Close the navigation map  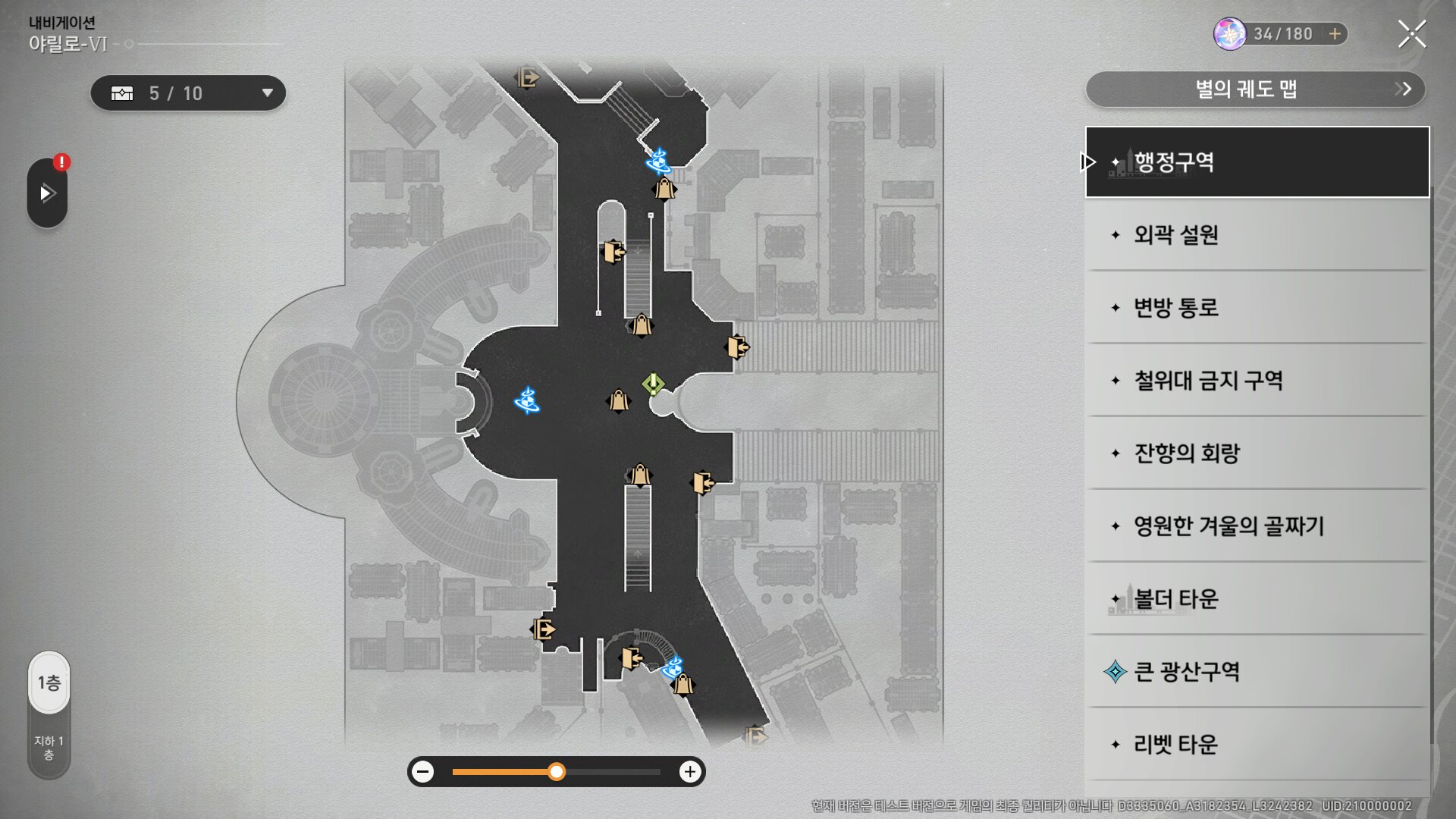click(x=1411, y=34)
